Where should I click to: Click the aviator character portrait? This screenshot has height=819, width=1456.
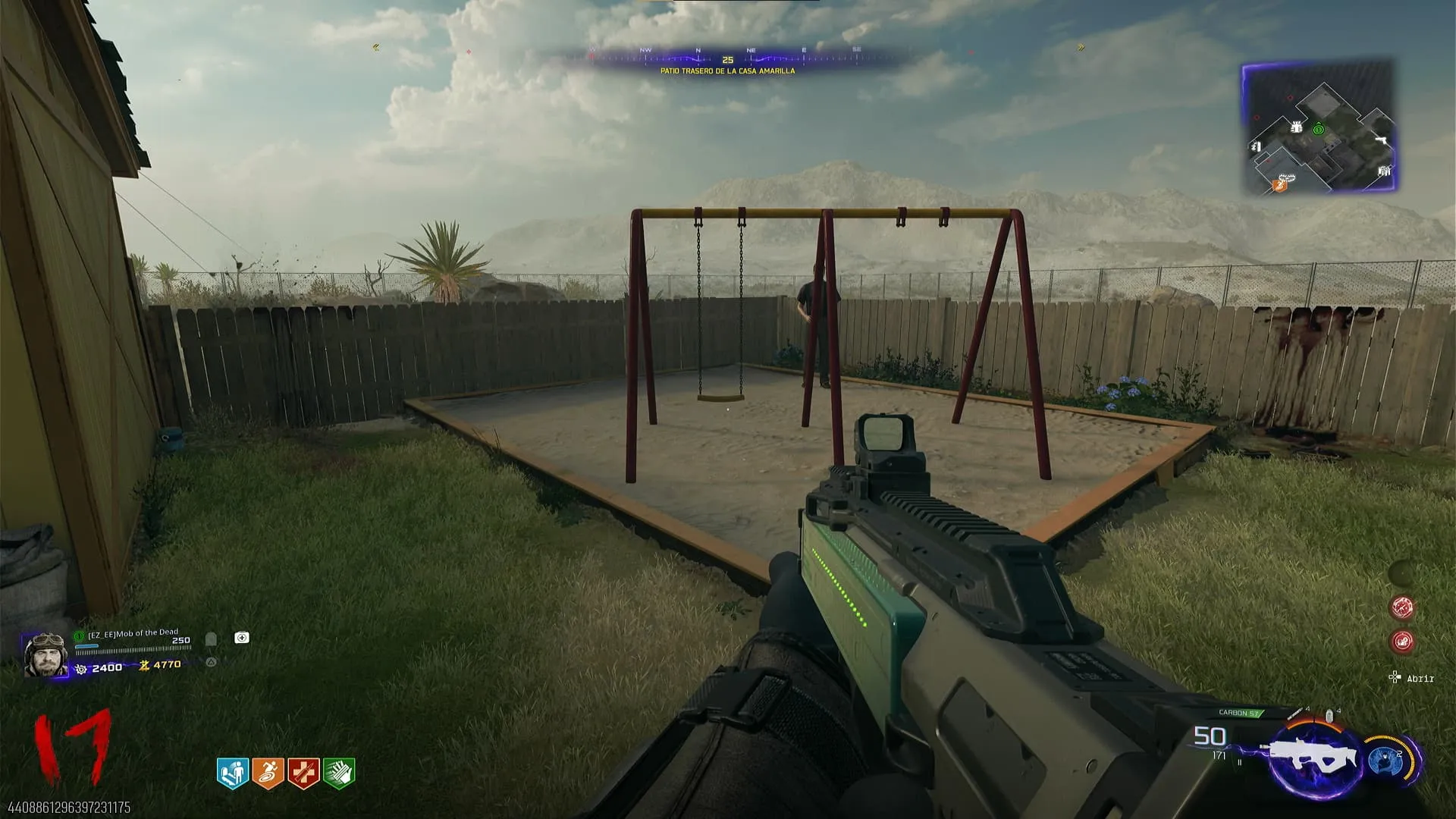pyautogui.click(x=45, y=654)
